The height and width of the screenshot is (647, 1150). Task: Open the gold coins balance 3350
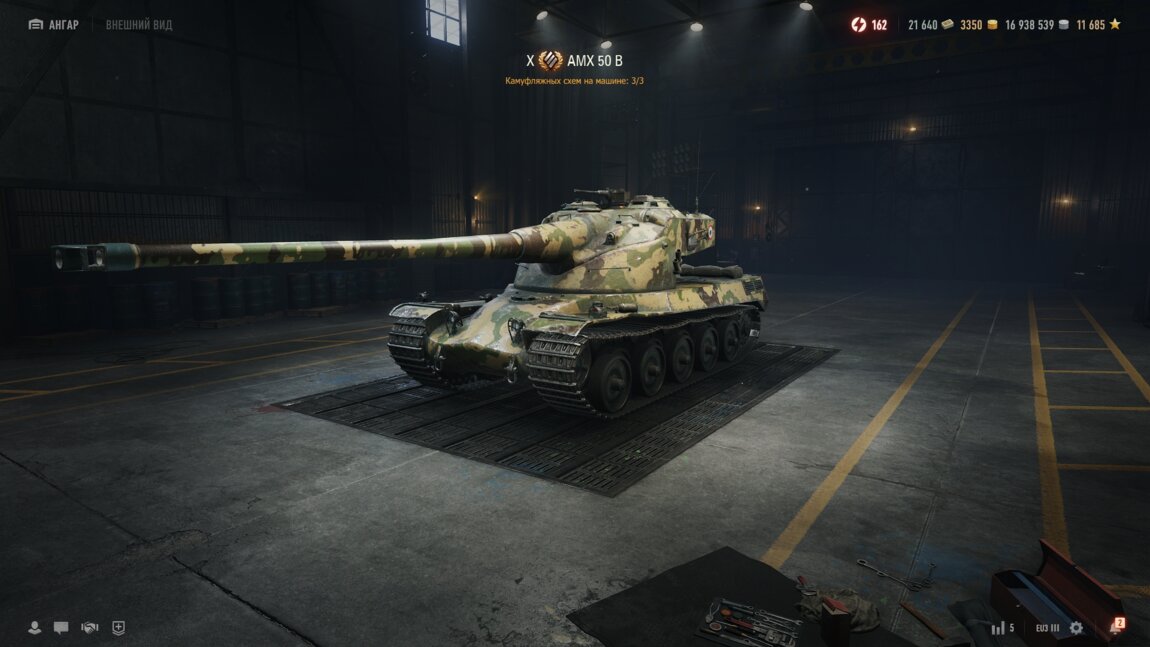[978, 25]
